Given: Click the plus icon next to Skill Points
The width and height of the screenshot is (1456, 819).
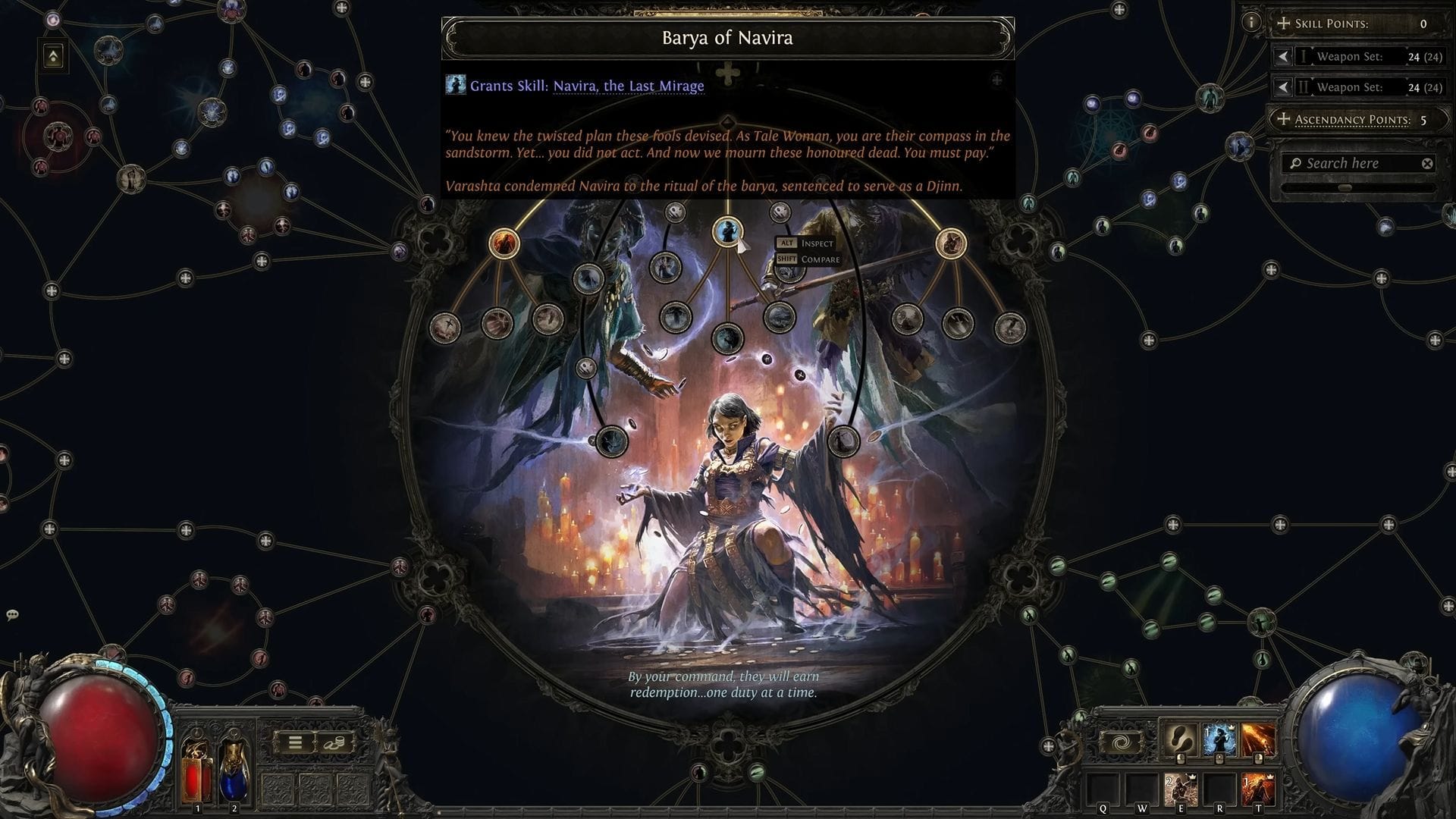Looking at the screenshot, I should pos(1285,24).
